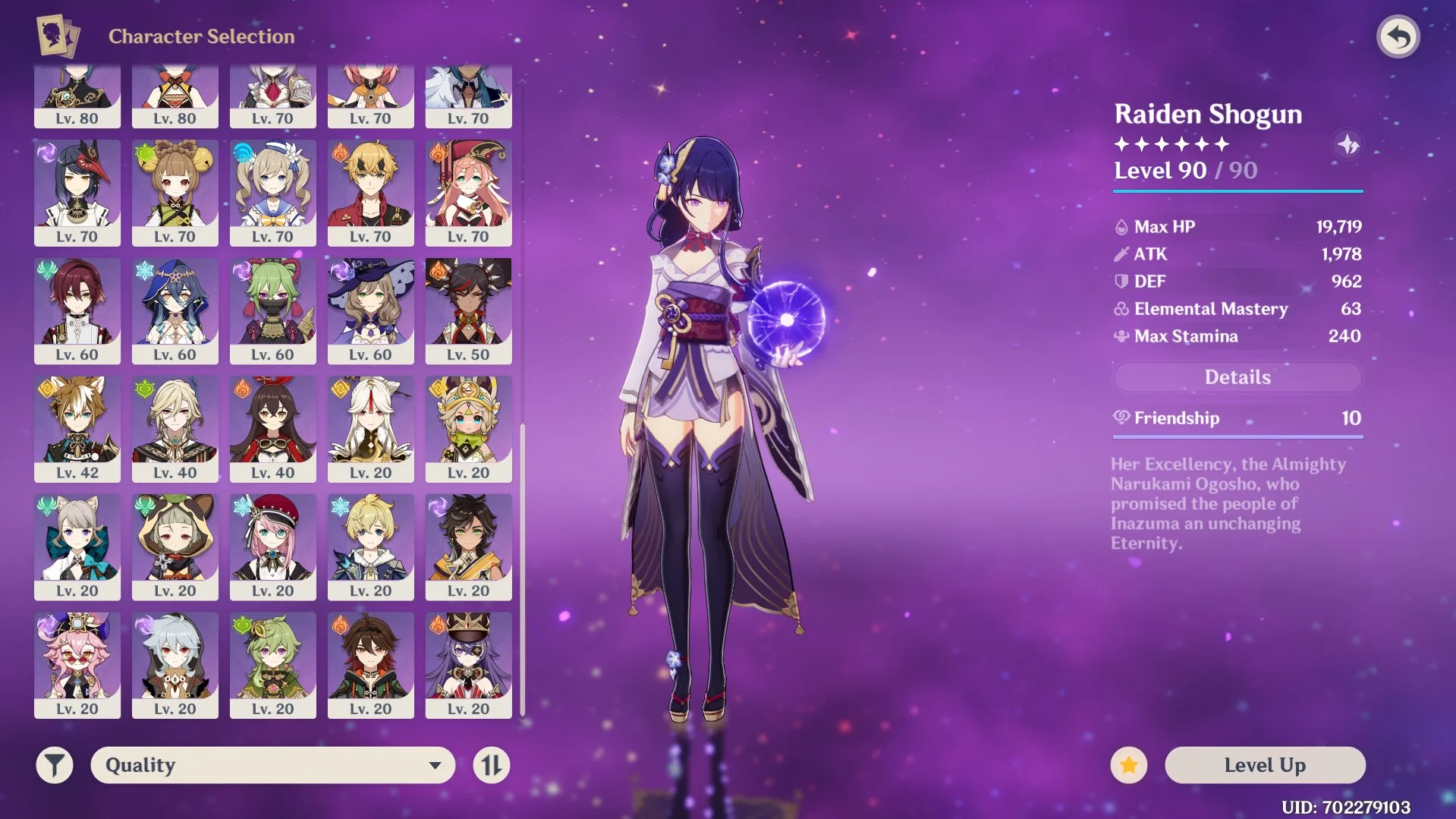This screenshot has height=819, width=1456.
Task: Toggle the favorite star beside Level Up
Action: pos(1128,765)
